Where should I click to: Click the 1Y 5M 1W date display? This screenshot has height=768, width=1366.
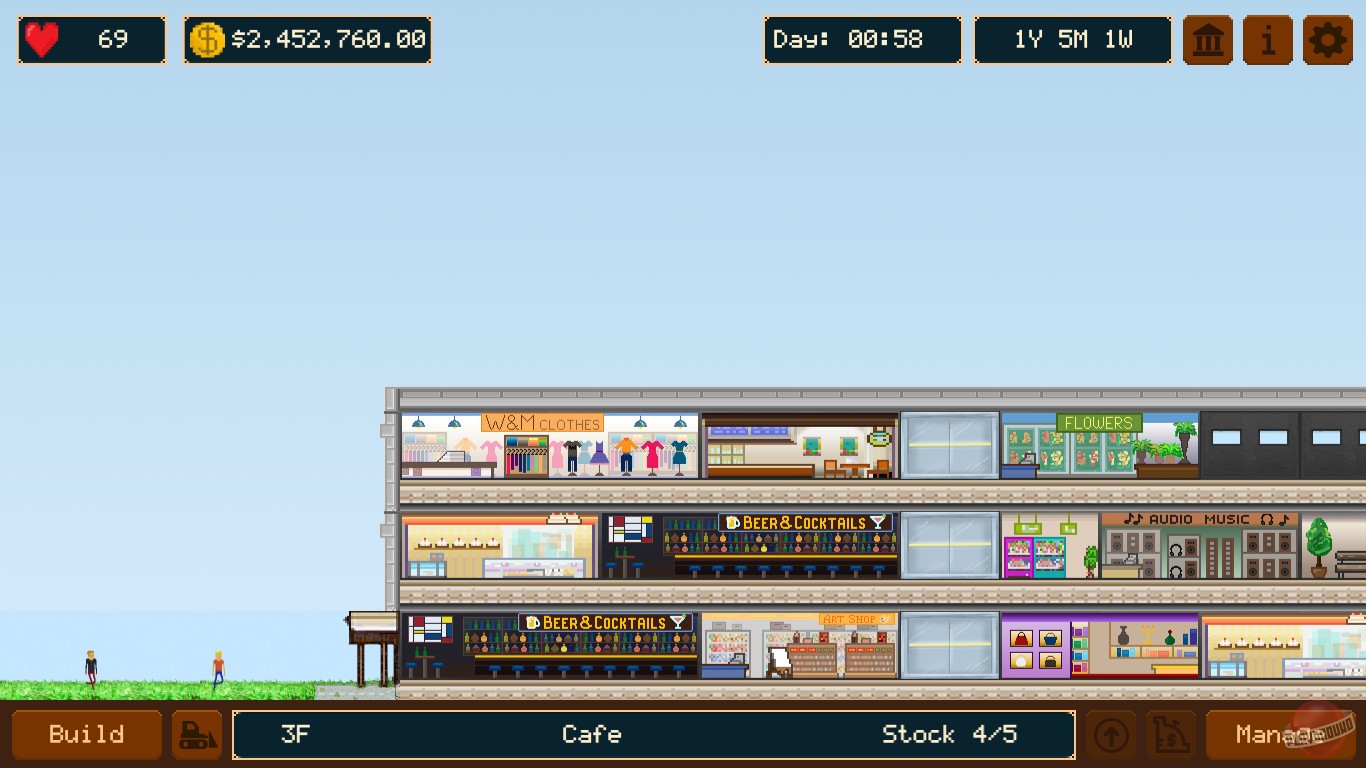pyautogui.click(x=1072, y=40)
